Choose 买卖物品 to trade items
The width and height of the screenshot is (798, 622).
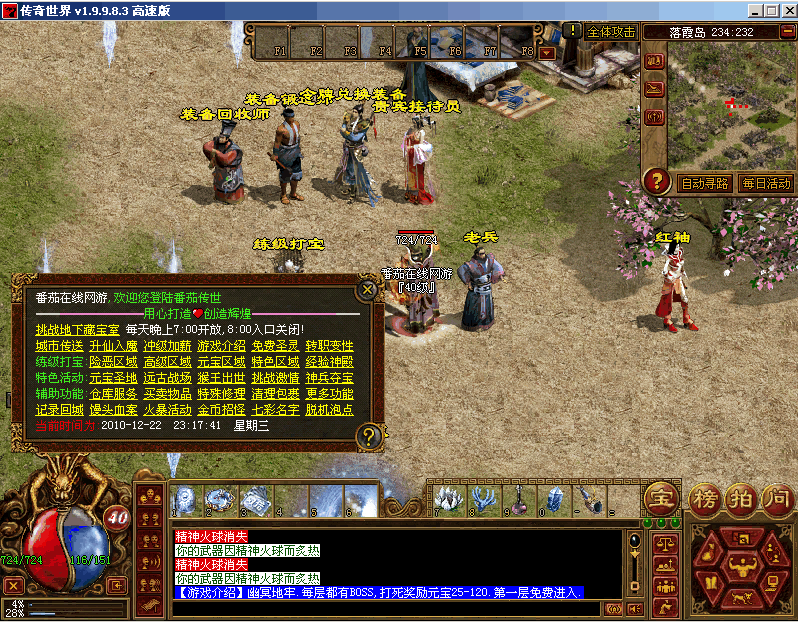pos(167,393)
